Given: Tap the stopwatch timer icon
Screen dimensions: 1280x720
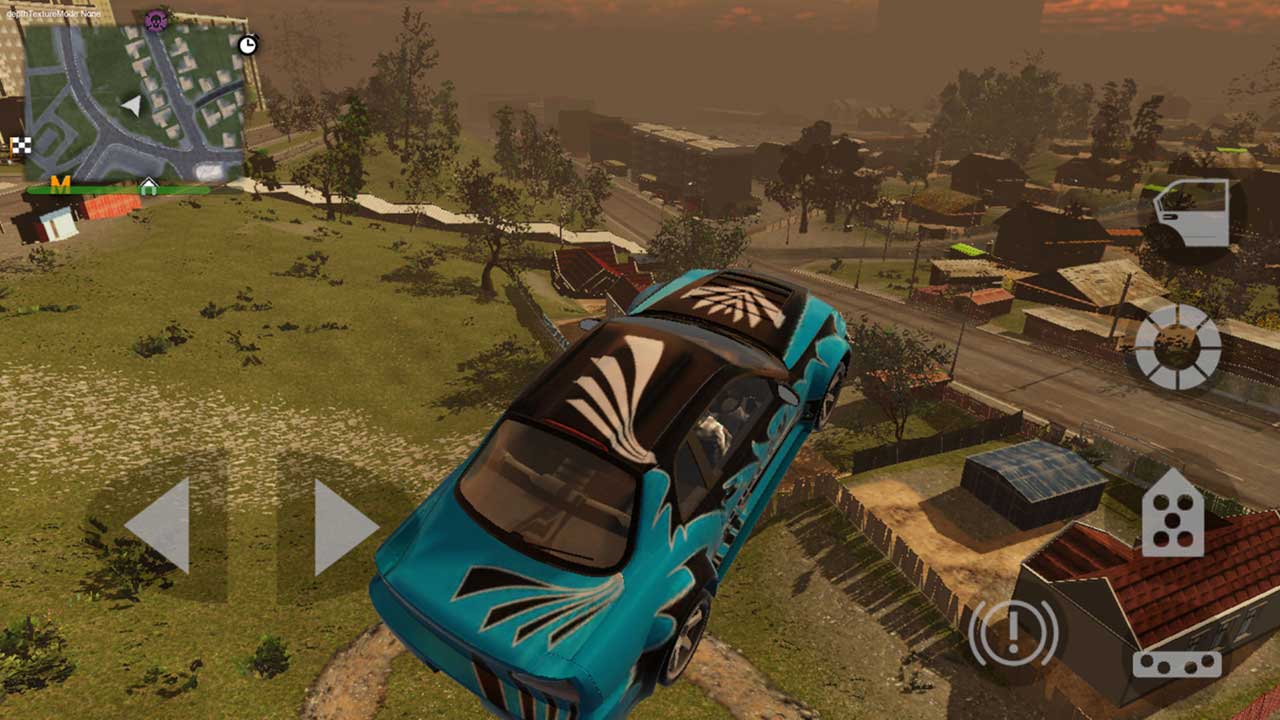Looking at the screenshot, I should pyautogui.click(x=246, y=44).
